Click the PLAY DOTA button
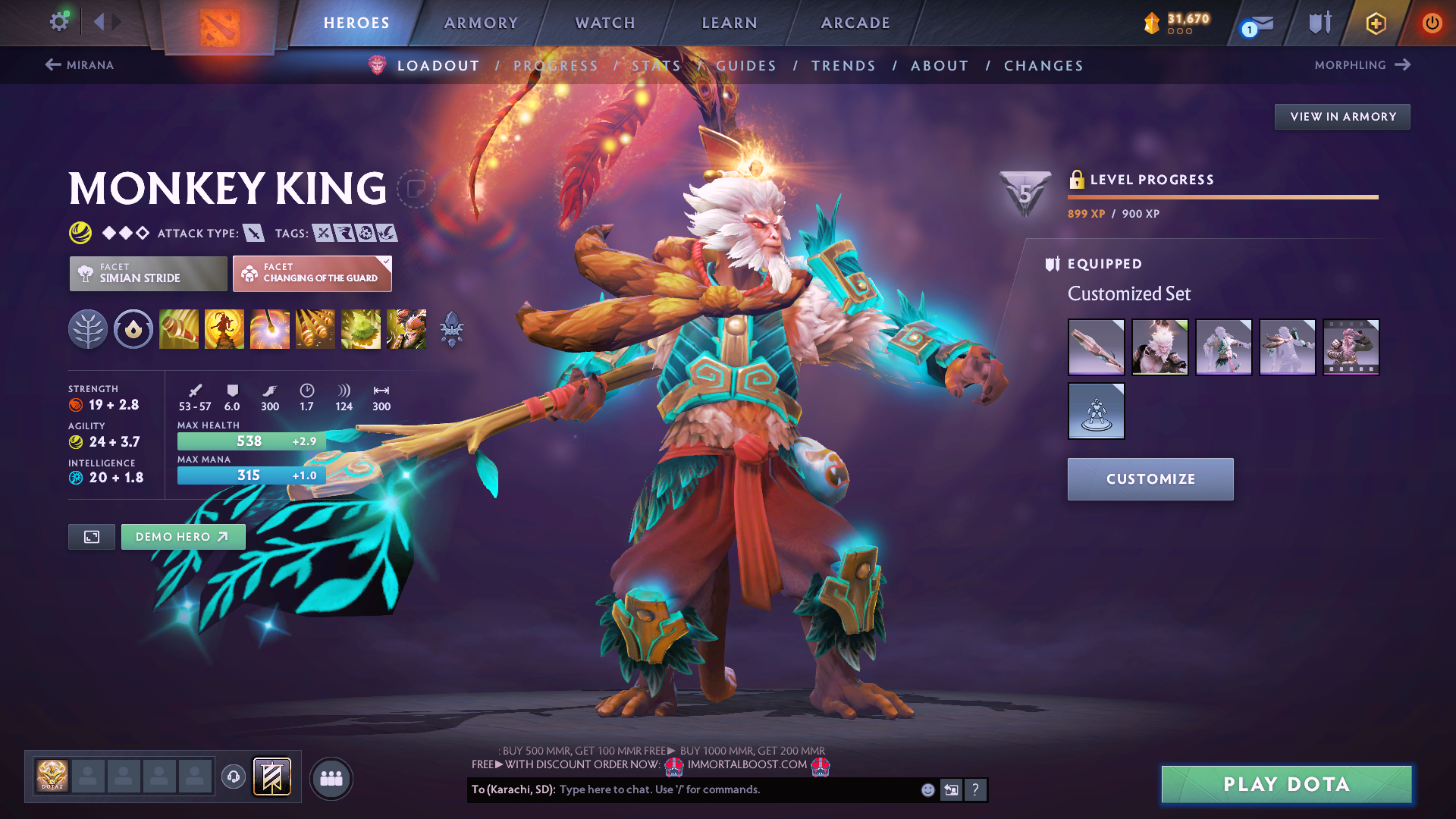 coord(1286,784)
